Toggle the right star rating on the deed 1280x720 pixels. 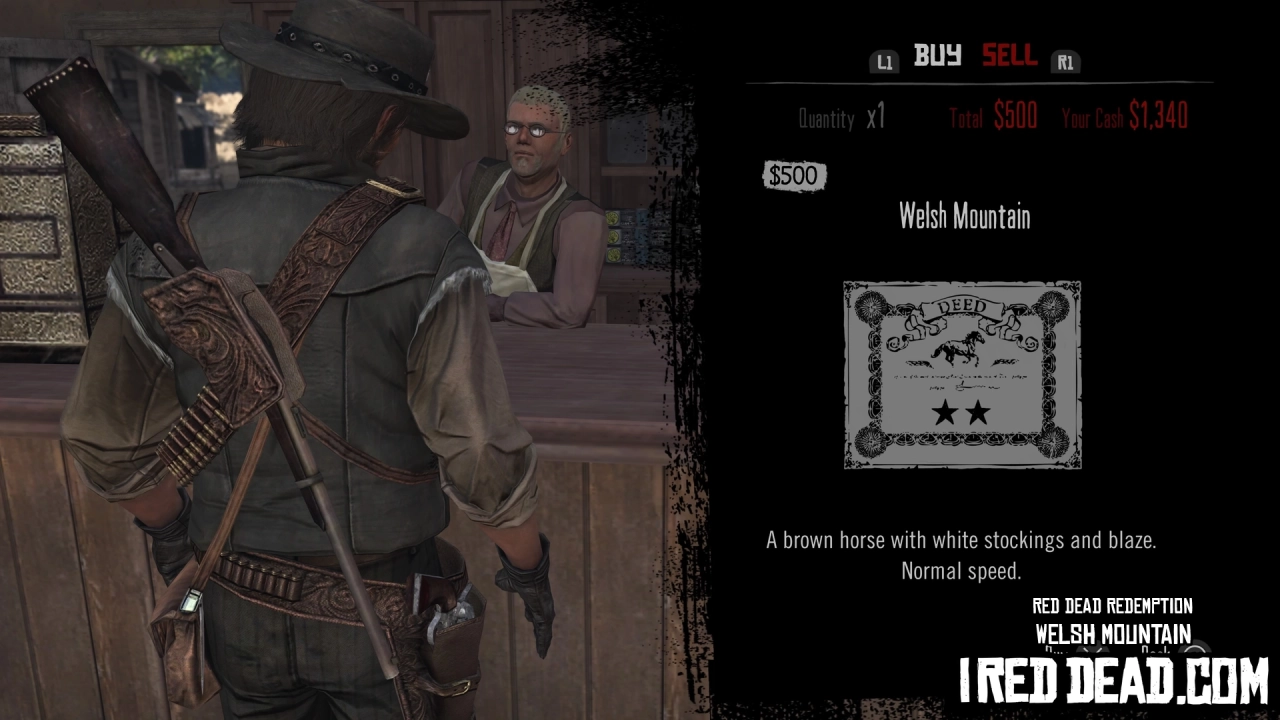tap(977, 410)
